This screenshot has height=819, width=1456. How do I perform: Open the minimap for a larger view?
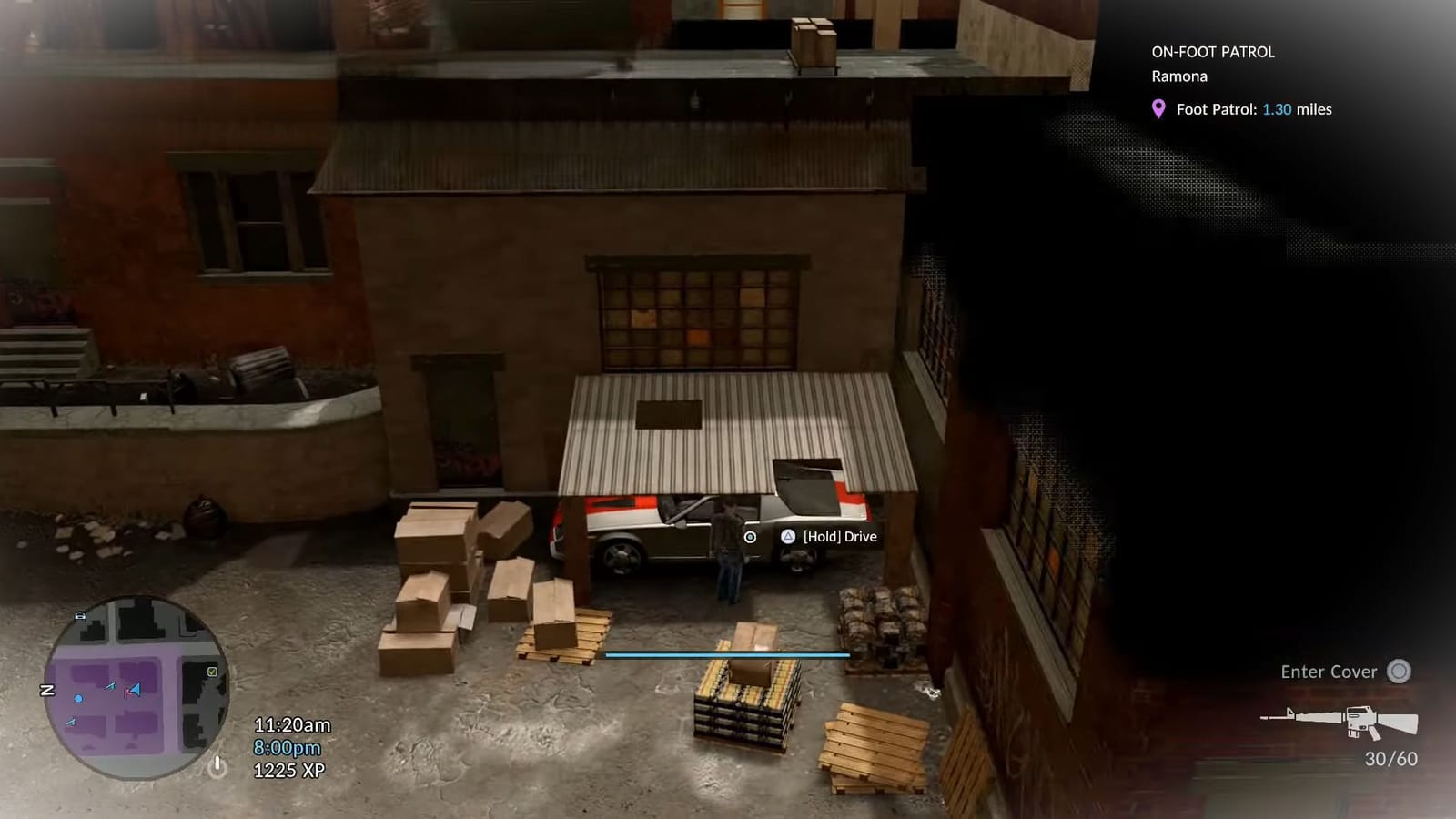136,692
